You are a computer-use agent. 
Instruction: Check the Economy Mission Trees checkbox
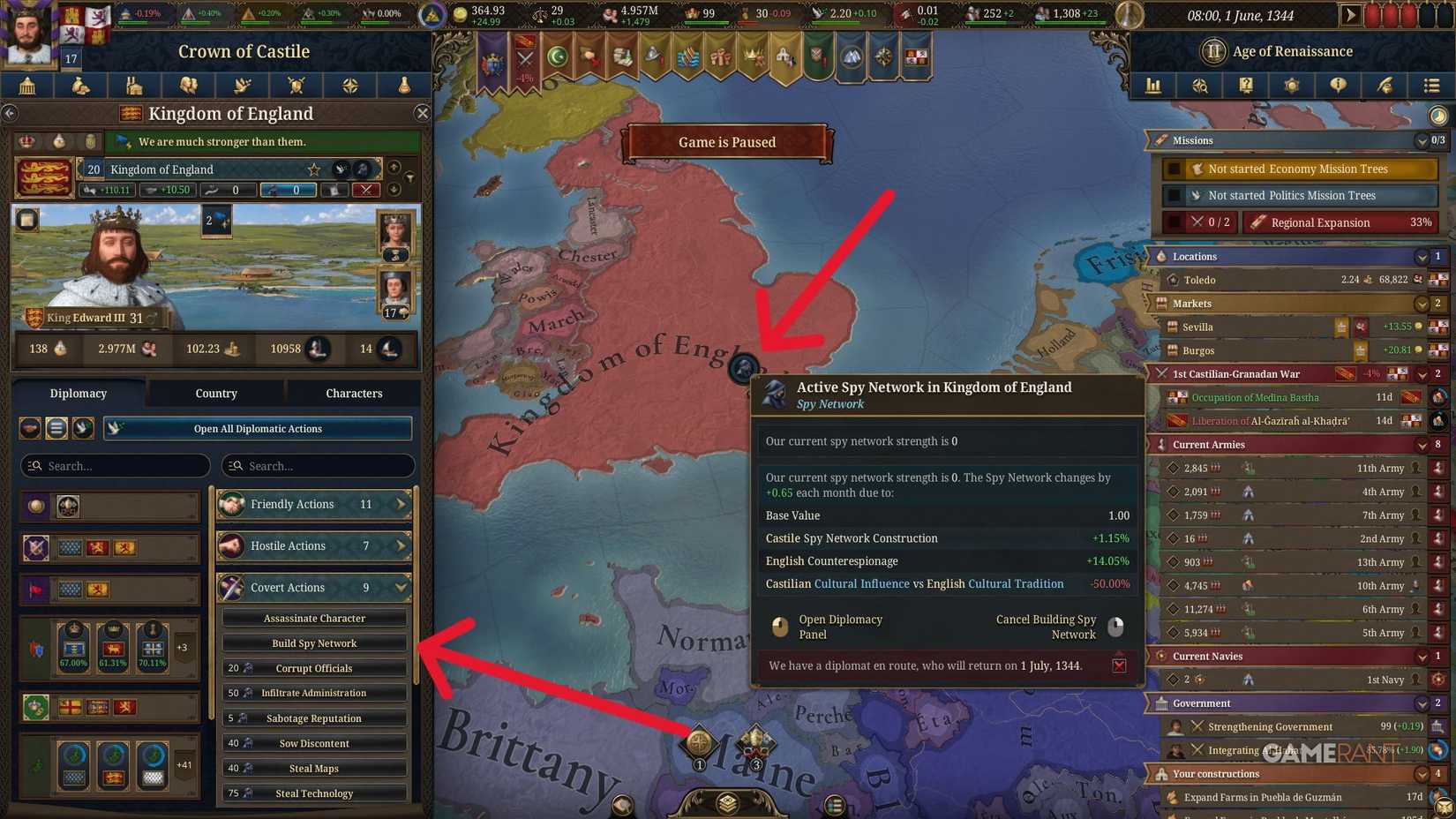pyautogui.click(x=1175, y=168)
